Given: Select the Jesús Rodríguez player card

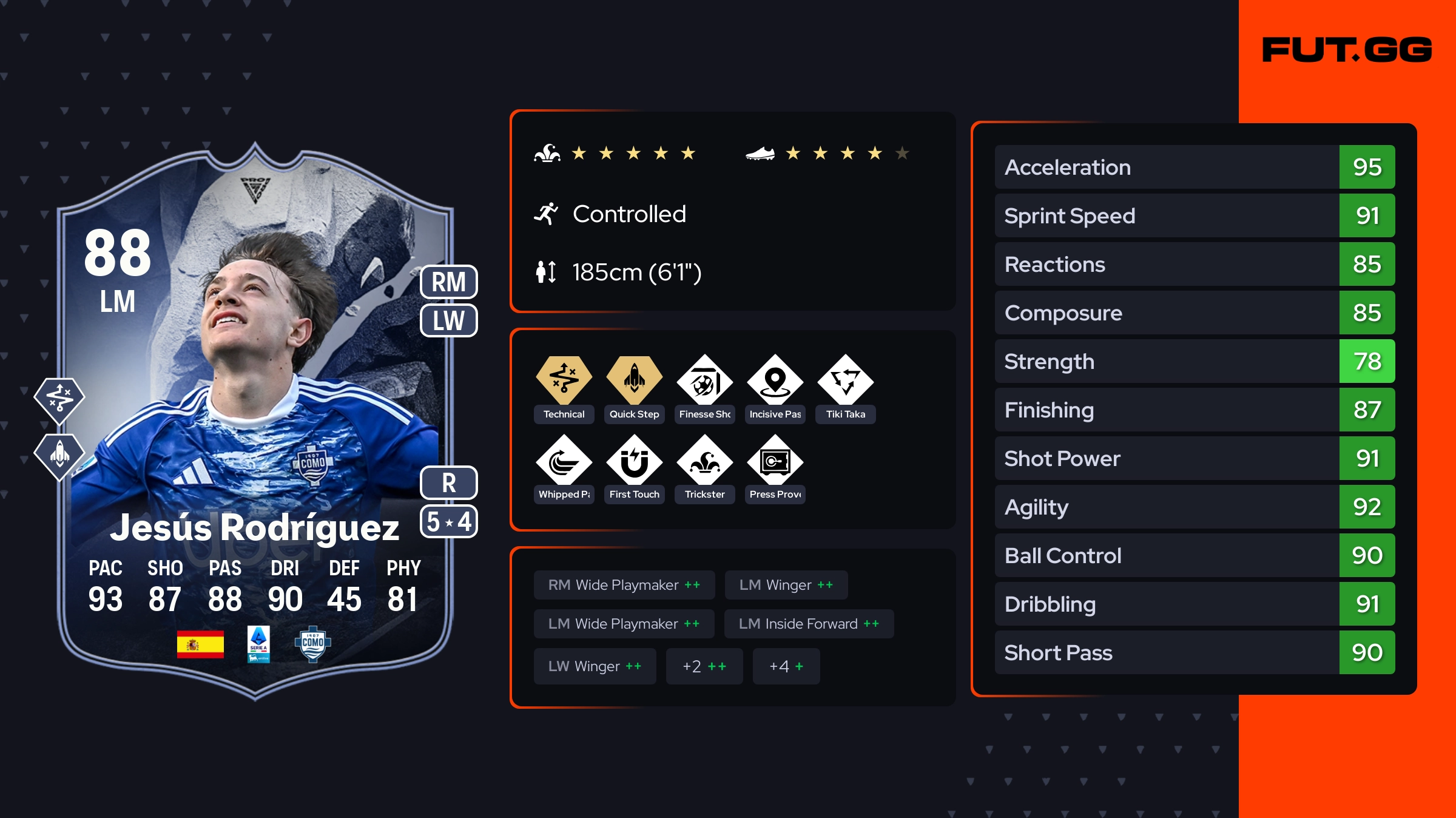Looking at the screenshot, I should coord(255,425).
